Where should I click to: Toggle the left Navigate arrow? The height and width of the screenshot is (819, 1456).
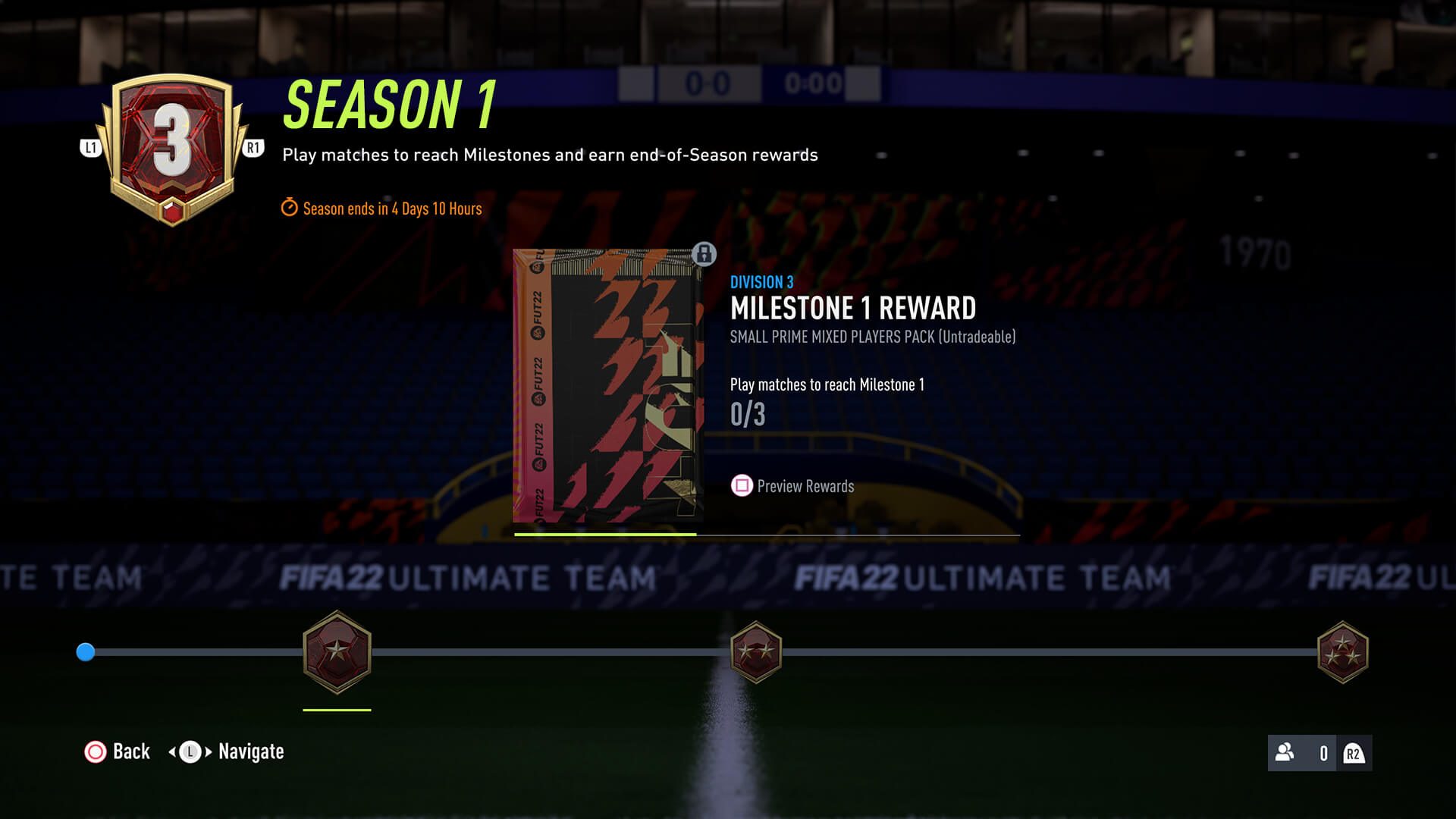(x=174, y=753)
